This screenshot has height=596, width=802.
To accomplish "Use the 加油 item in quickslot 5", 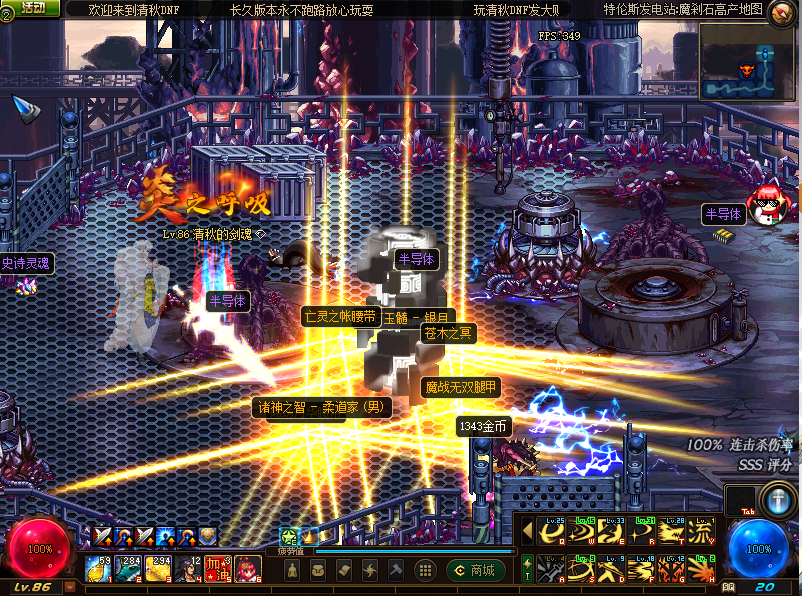I will tap(219, 569).
